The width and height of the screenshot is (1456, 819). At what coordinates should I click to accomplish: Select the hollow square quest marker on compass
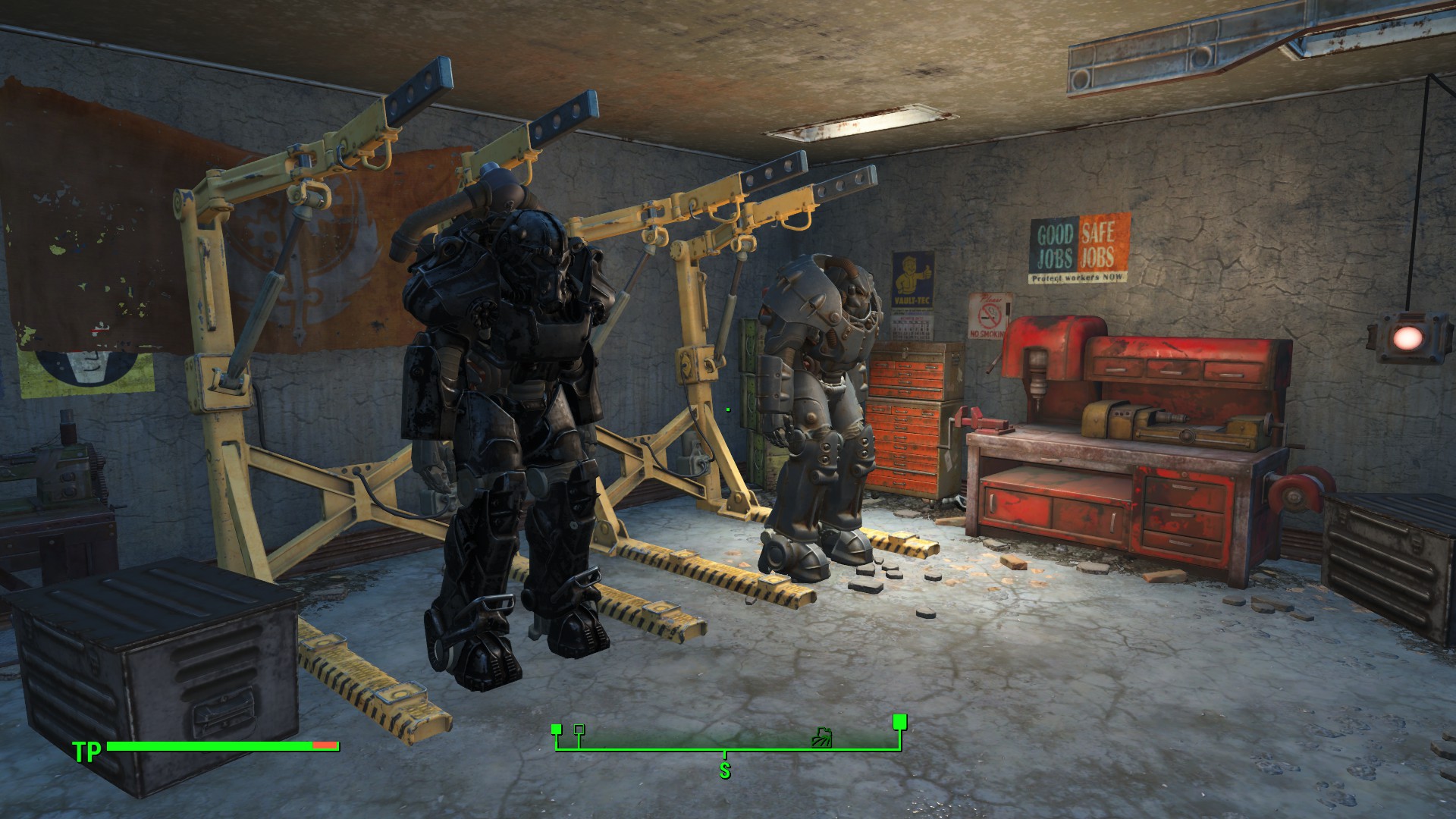(579, 730)
